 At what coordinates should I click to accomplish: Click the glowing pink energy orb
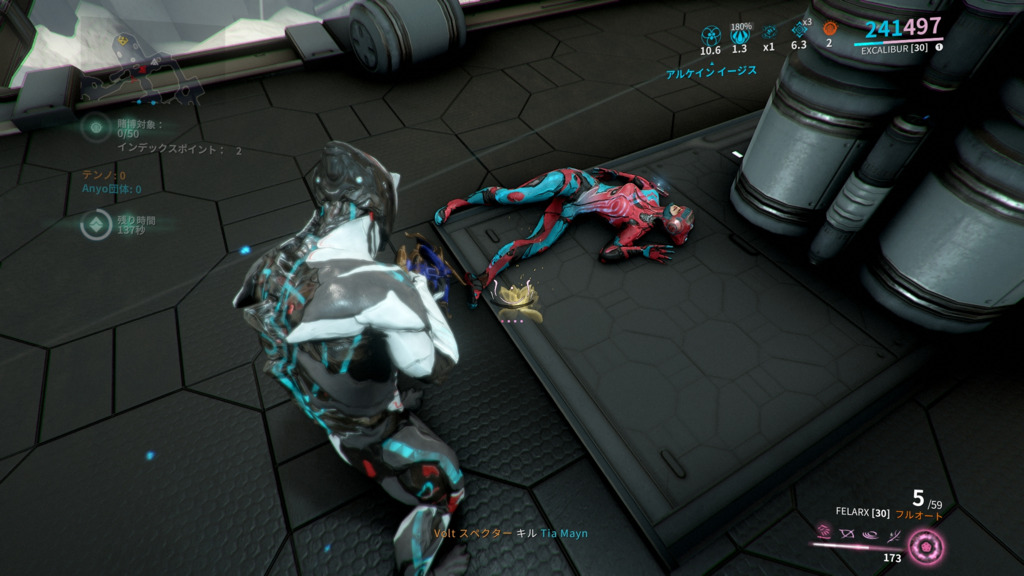click(x=926, y=547)
